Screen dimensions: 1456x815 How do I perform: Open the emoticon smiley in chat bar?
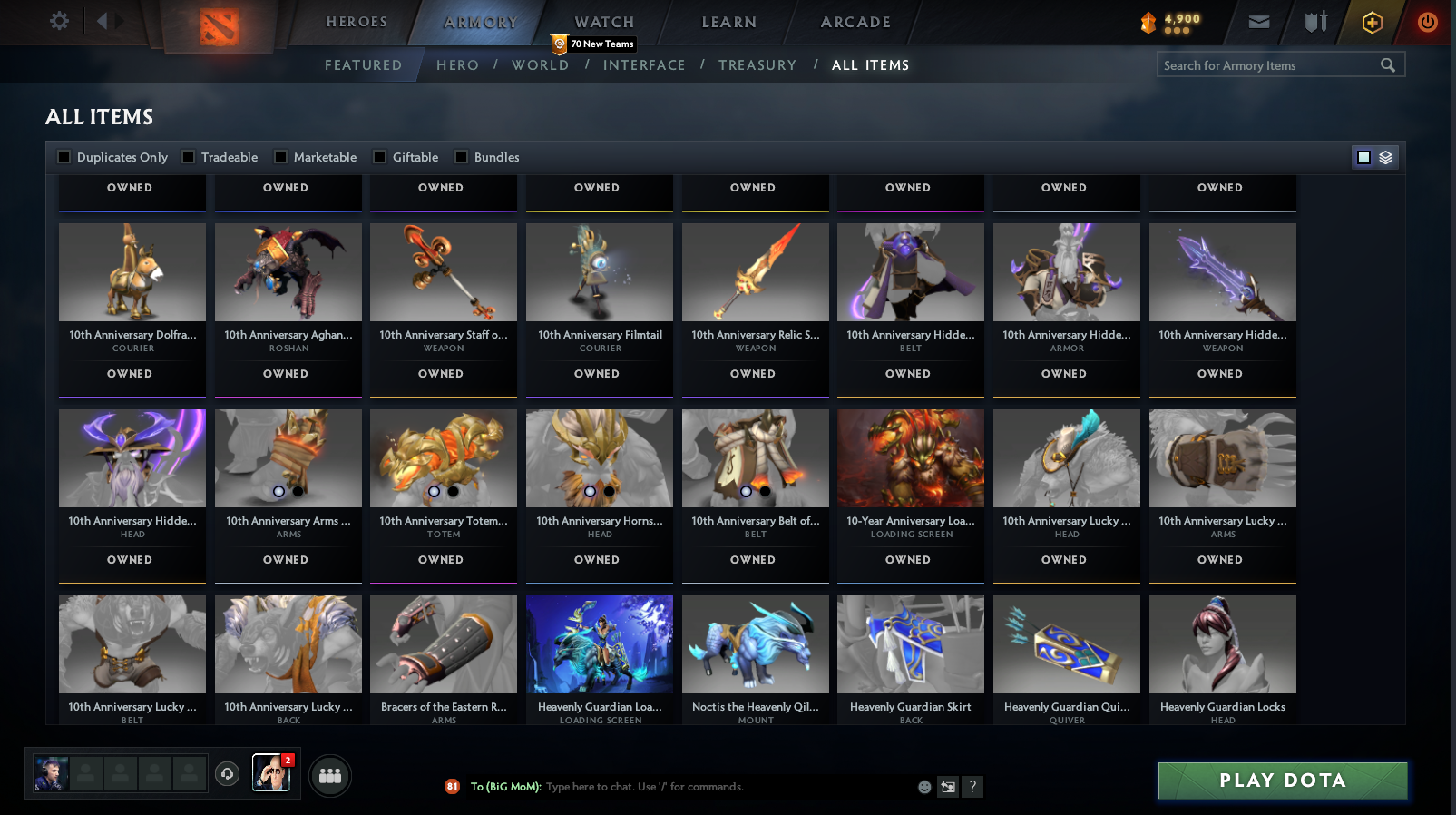pyautogui.click(x=924, y=787)
